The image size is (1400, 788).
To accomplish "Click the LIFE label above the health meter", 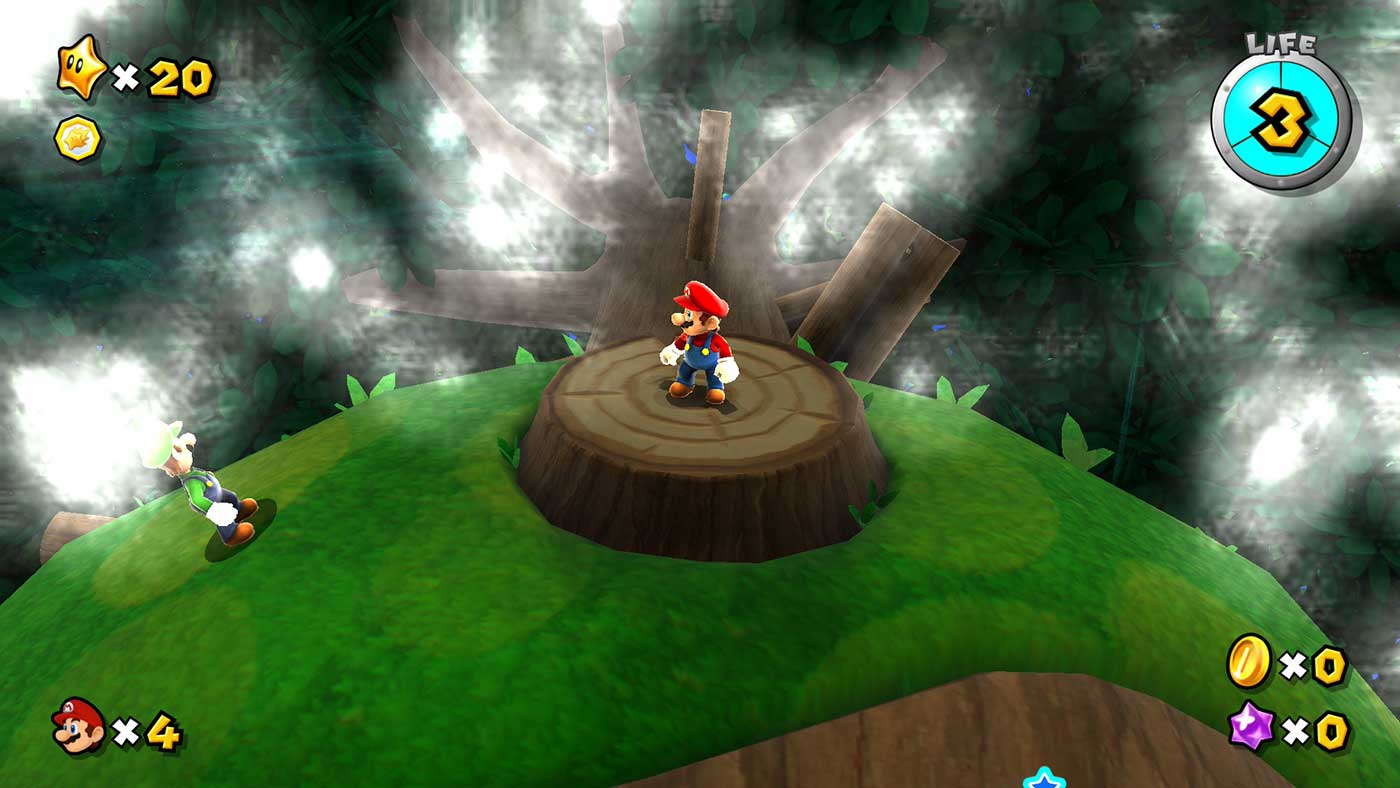I will (1280, 44).
